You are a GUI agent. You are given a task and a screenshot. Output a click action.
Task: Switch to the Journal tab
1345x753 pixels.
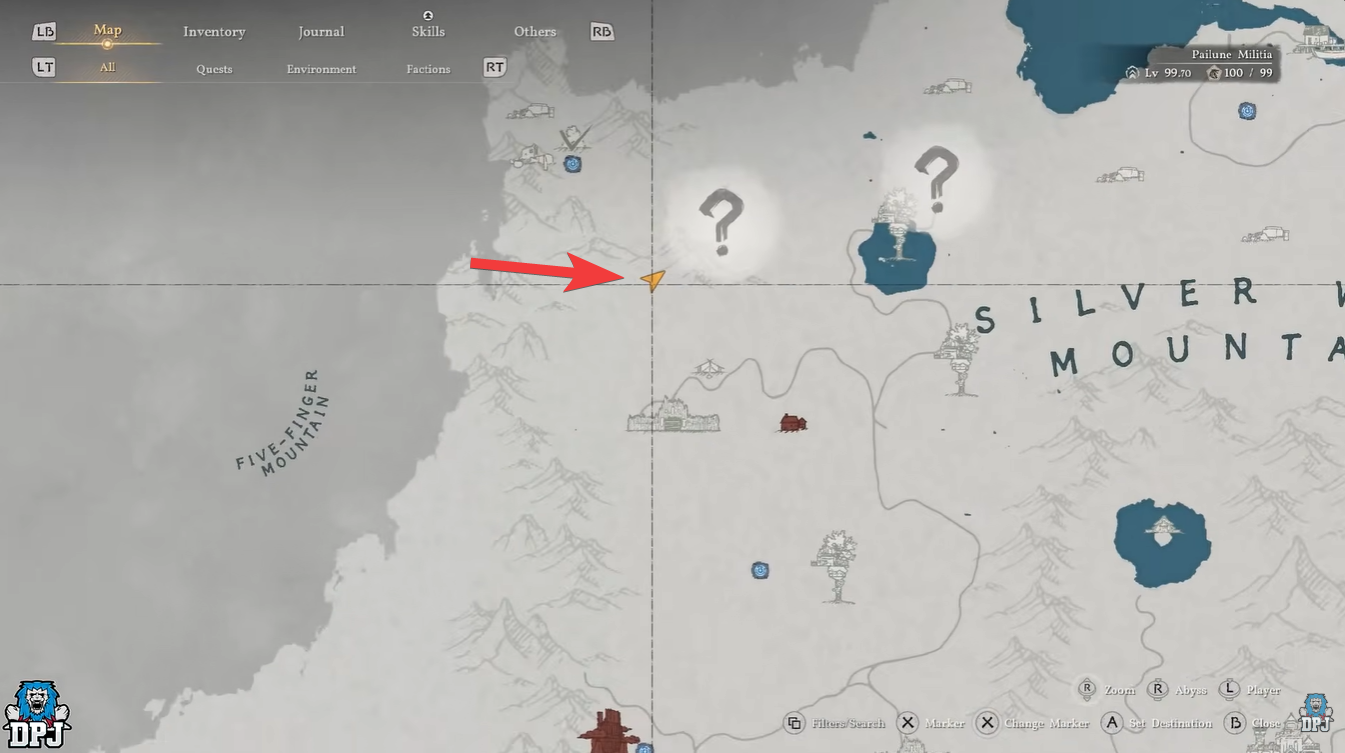(x=321, y=31)
